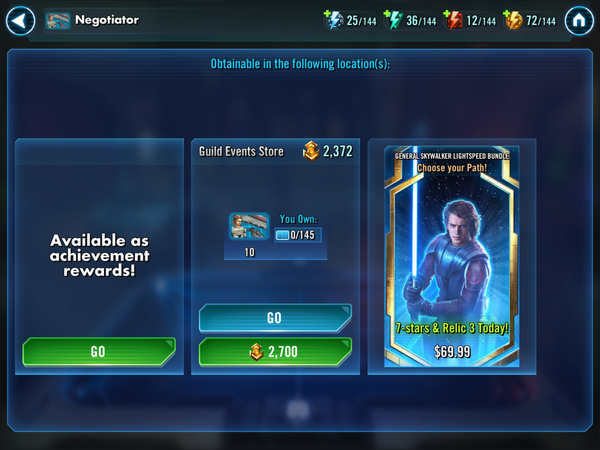Return to the home screen
The height and width of the screenshot is (450, 600).
click(x=579, y=20)
